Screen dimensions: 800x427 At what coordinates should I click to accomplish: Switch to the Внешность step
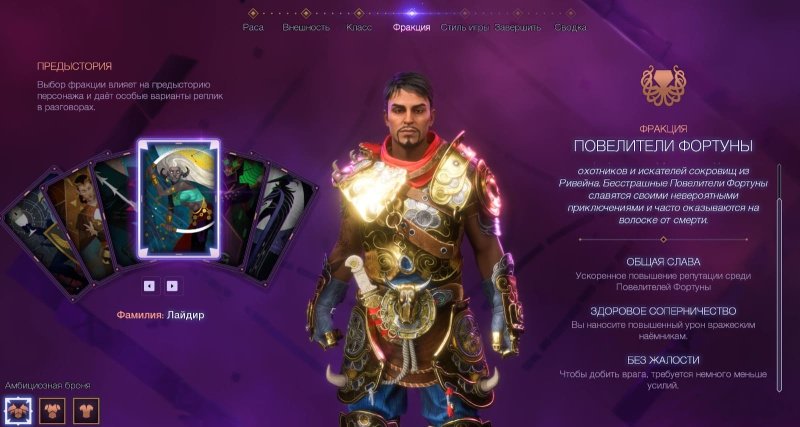306,27
